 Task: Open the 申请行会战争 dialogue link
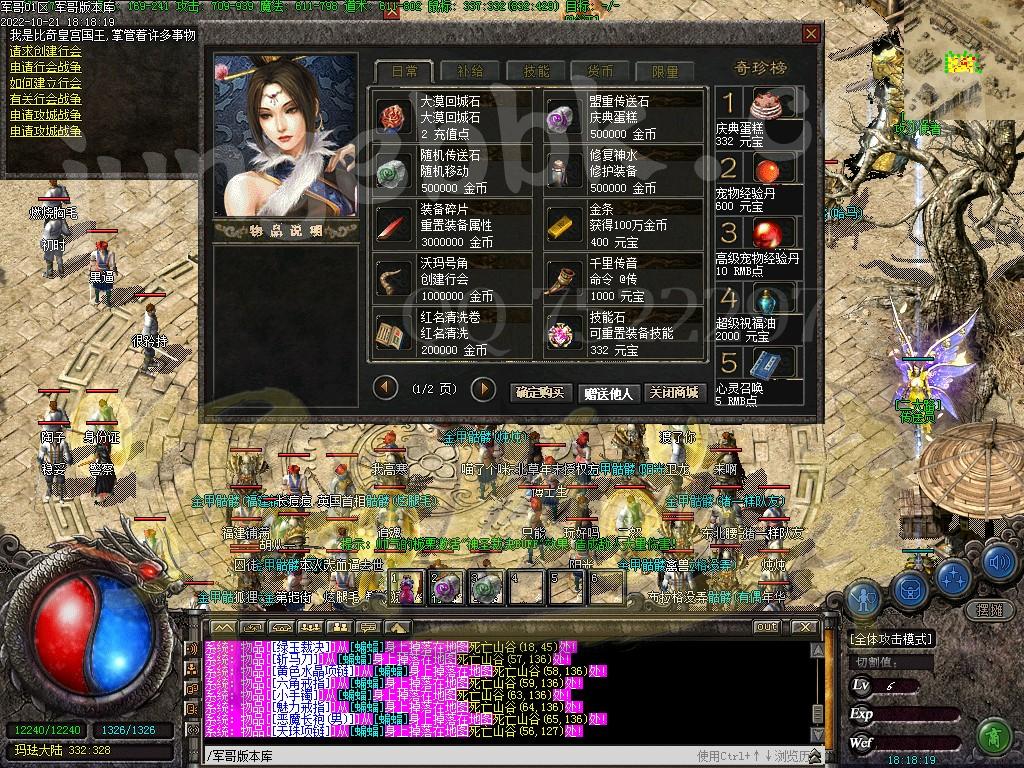(46, 68)
